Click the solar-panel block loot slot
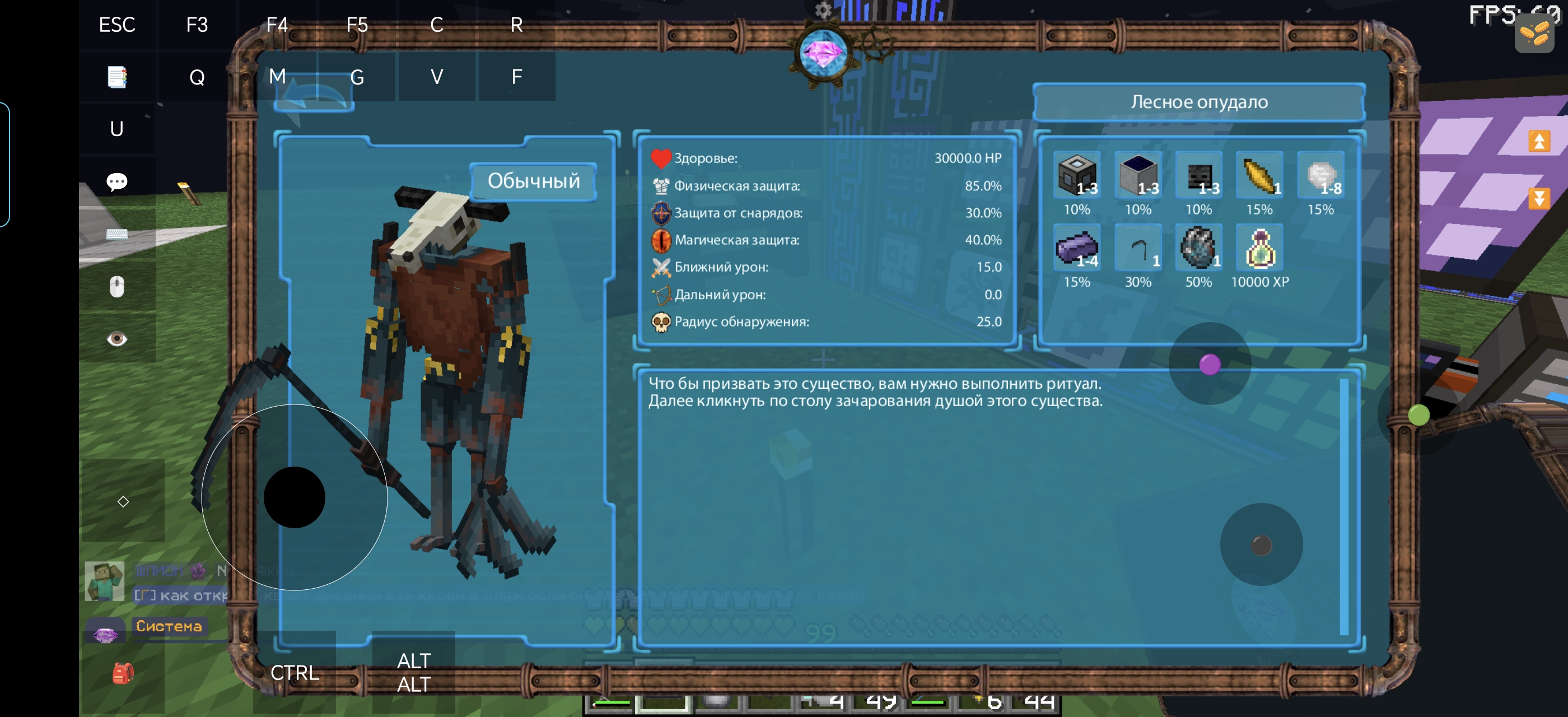 1138,175
